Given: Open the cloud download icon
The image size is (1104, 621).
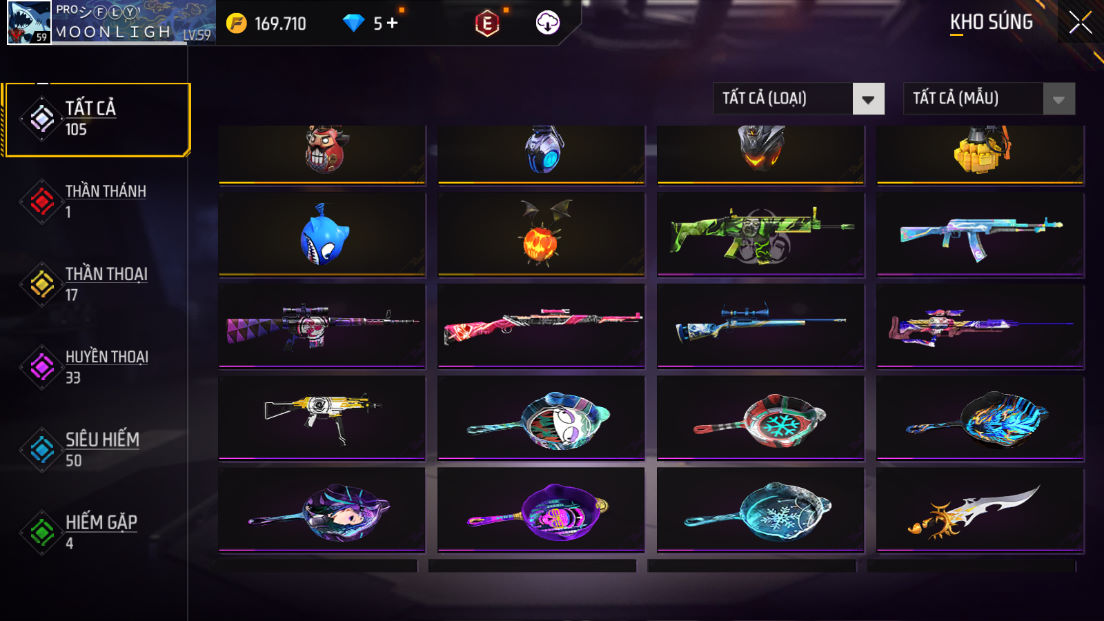Looking at the screenshot, I should (547, 23).
